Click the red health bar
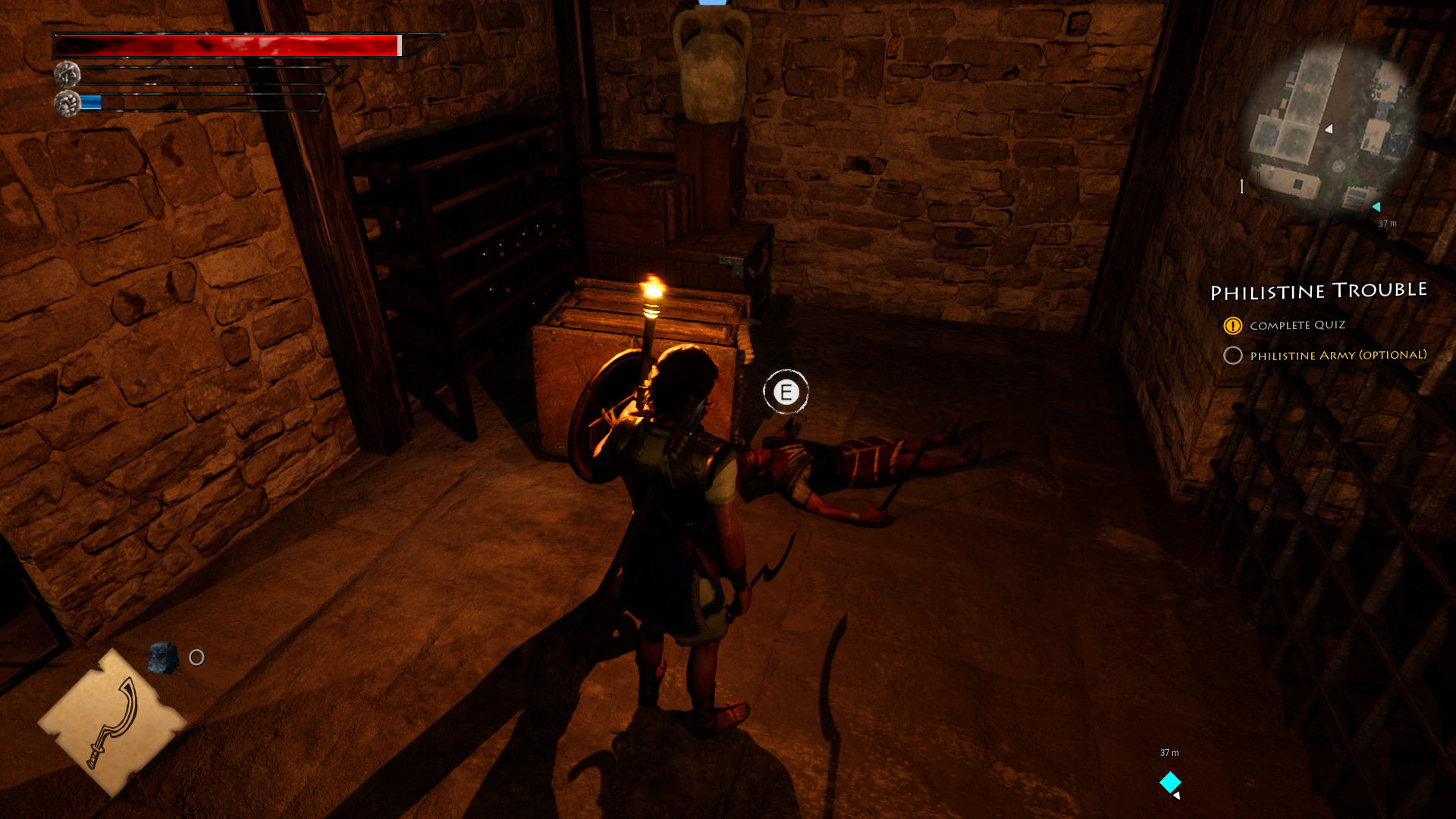The height and width of the screenshot is (819, 1456). click(x=227, y=45)
